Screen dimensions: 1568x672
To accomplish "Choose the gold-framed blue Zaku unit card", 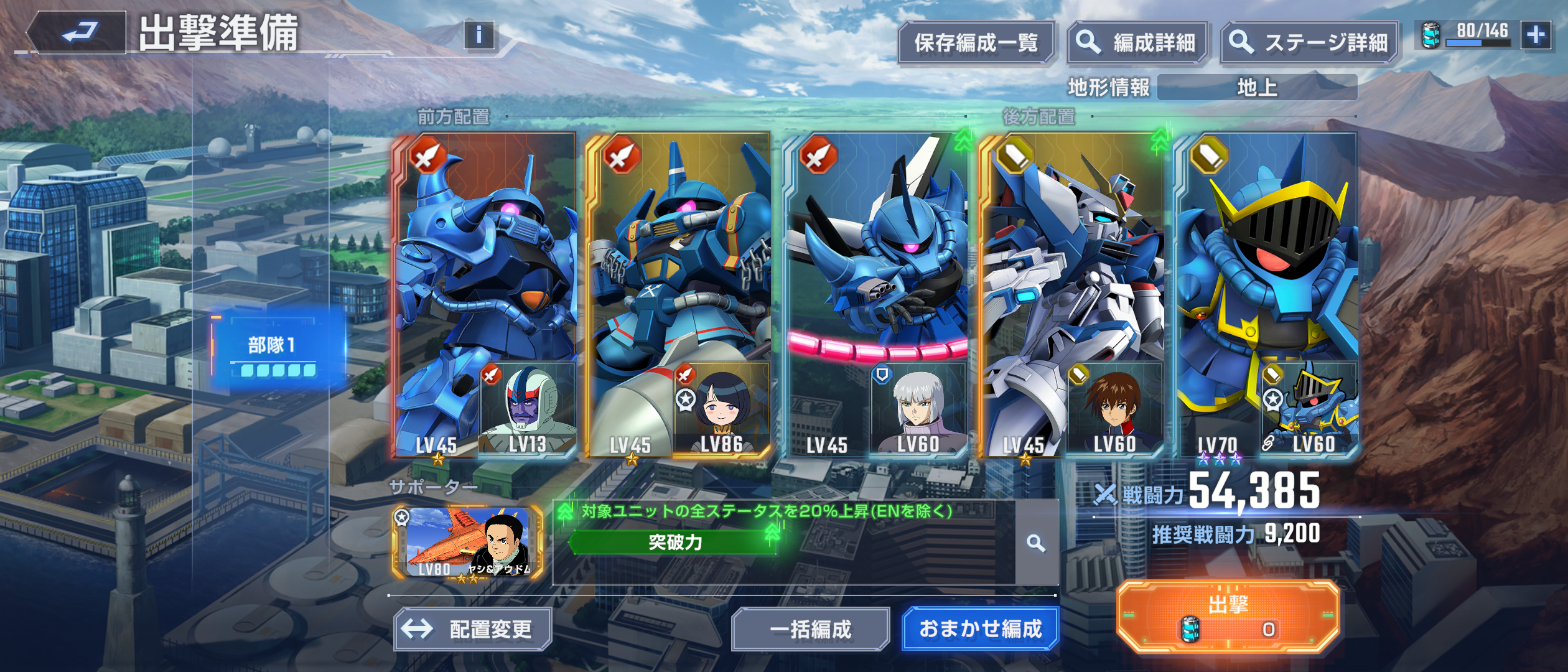I will (x=678, y=261).
